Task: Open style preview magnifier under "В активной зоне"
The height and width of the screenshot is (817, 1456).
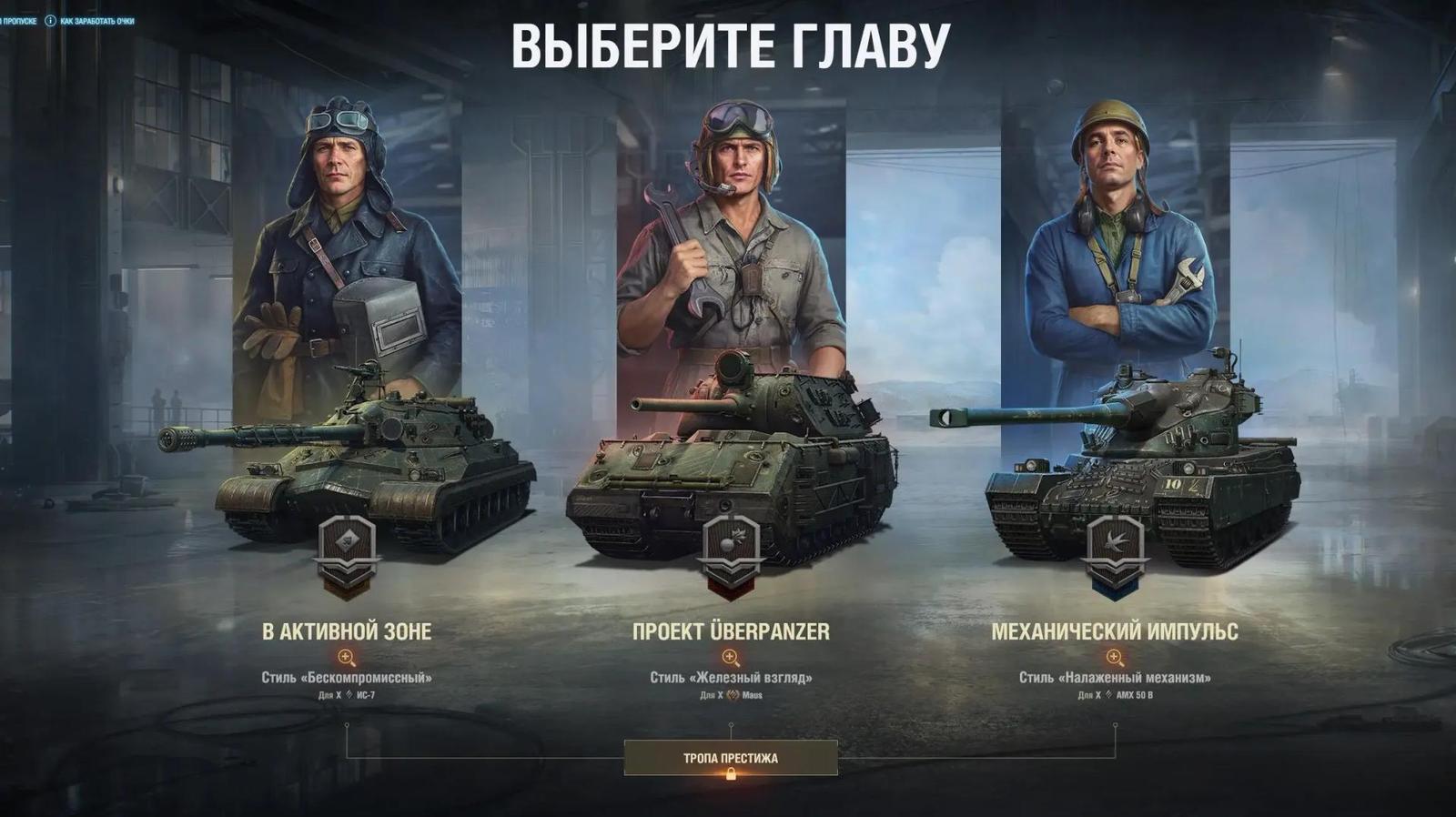Action: pyautogui.click(x=347, y=654)
